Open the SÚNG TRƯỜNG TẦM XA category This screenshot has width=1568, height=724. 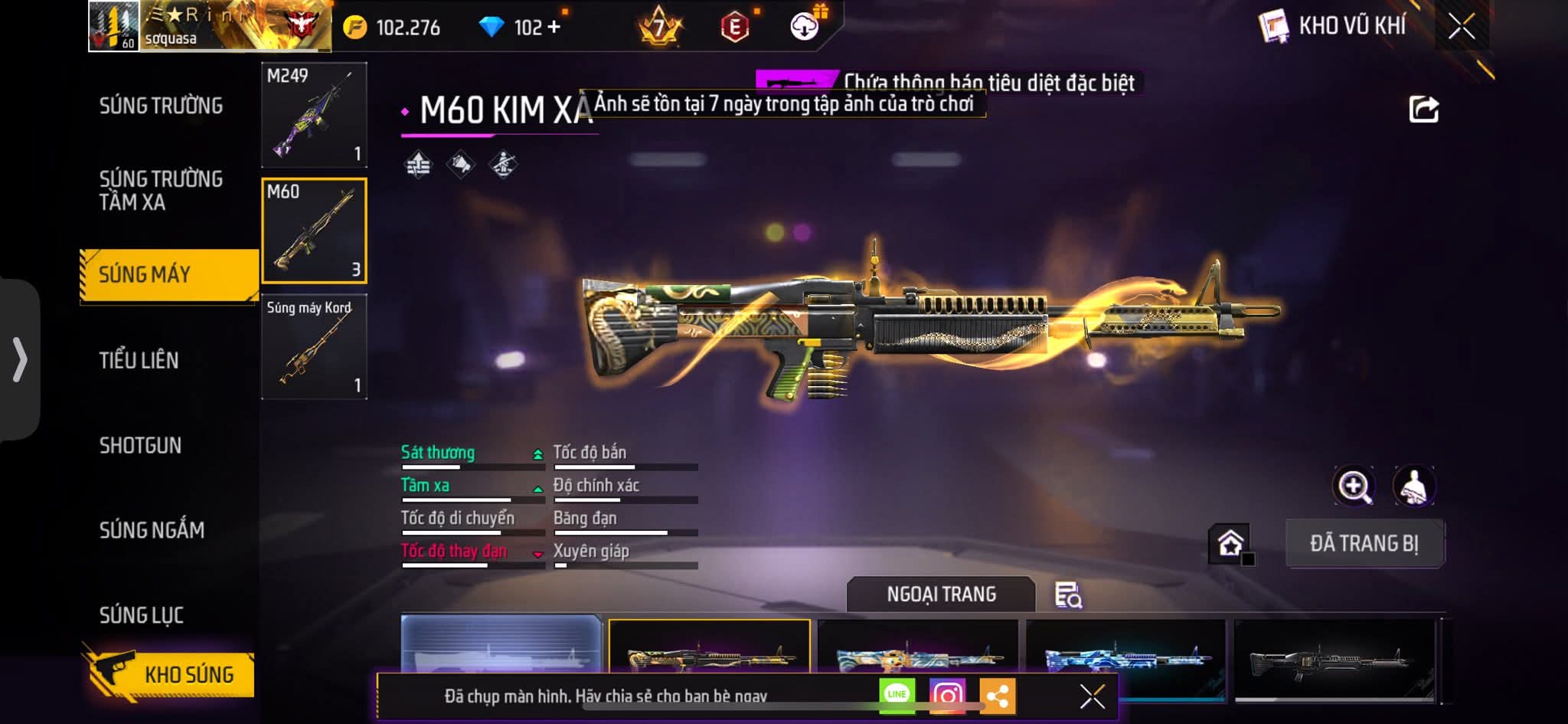pyautogui.click(x=161, y=190)
